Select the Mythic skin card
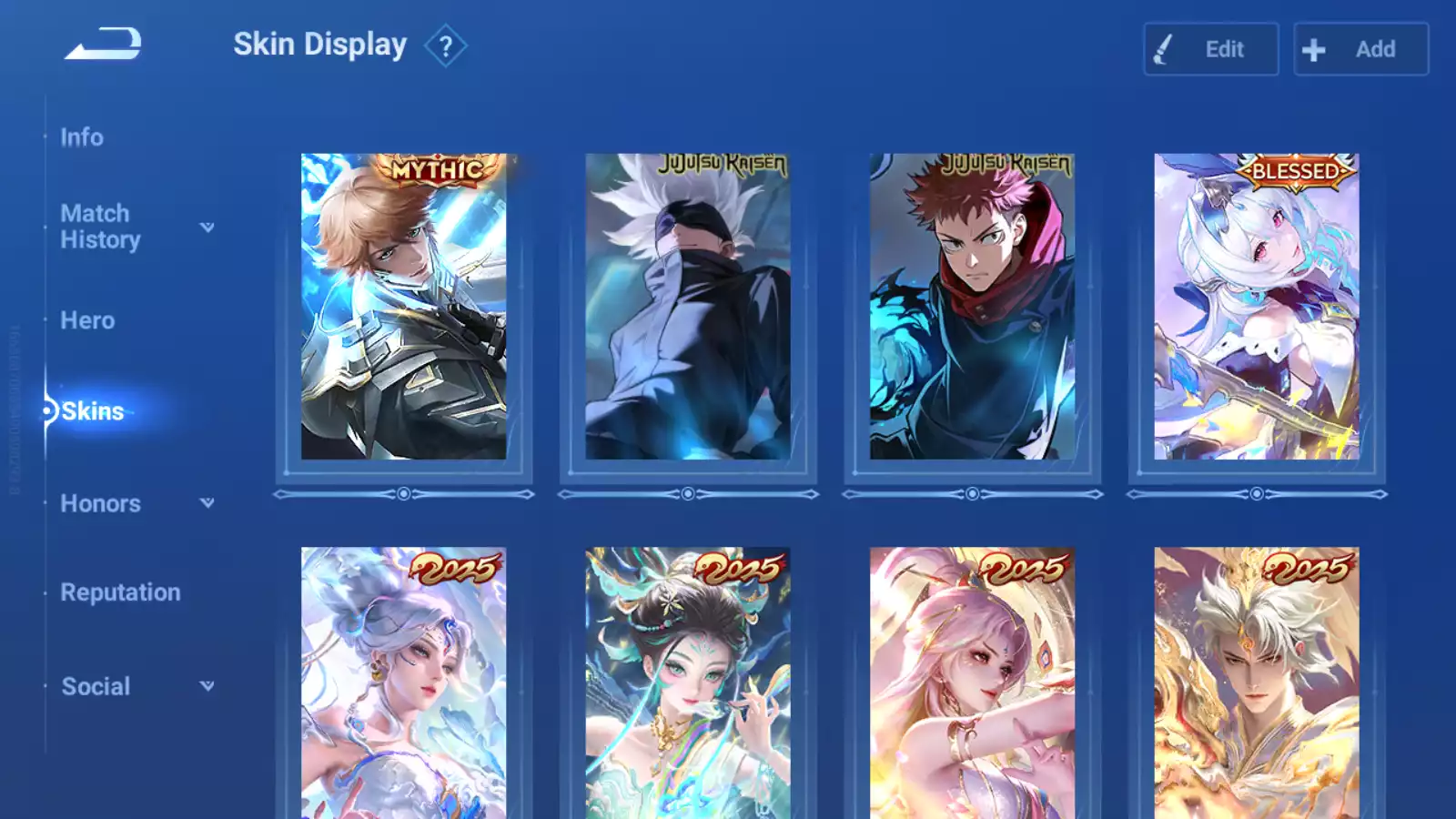This screenshot has height=819, width=1456. click(x=403, y=307)
